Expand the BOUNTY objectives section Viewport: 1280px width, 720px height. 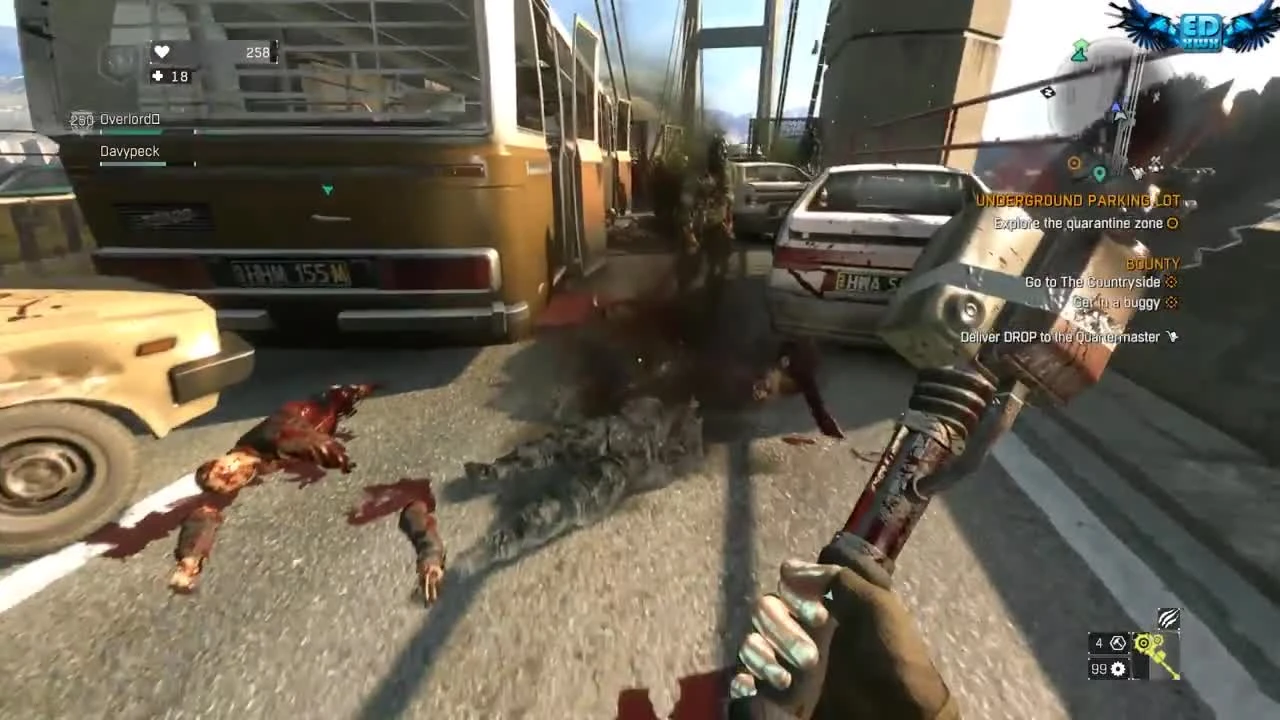pyautogui.click(x=1152, y=263)
